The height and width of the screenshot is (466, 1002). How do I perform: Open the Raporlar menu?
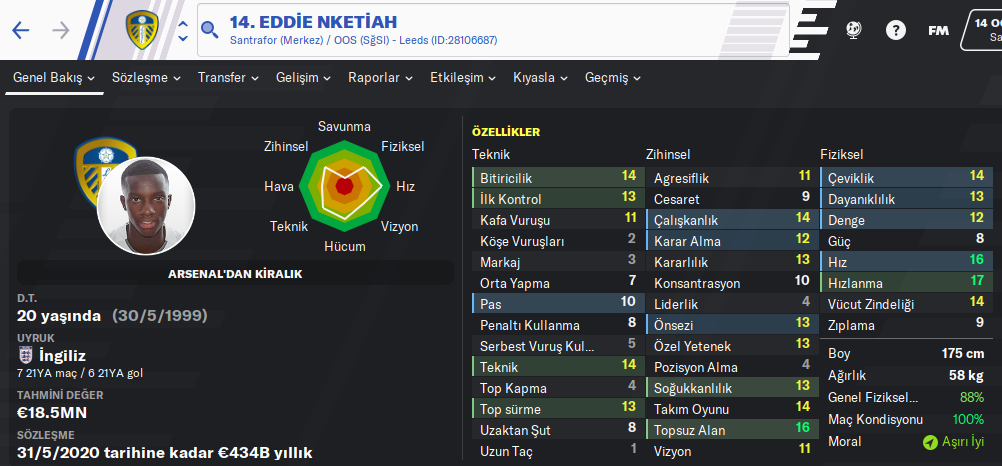381,78
